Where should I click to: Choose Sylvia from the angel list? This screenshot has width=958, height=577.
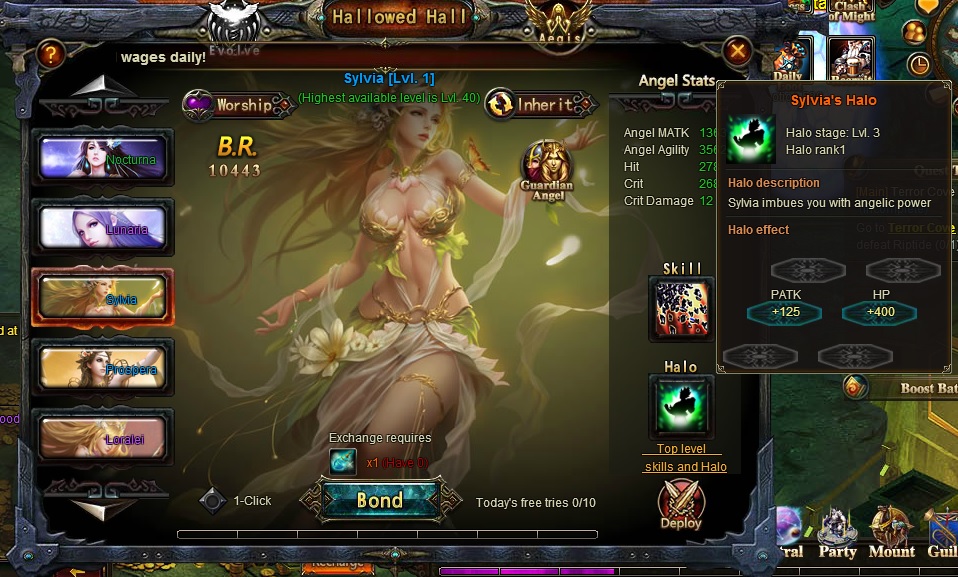click(104, 297)
